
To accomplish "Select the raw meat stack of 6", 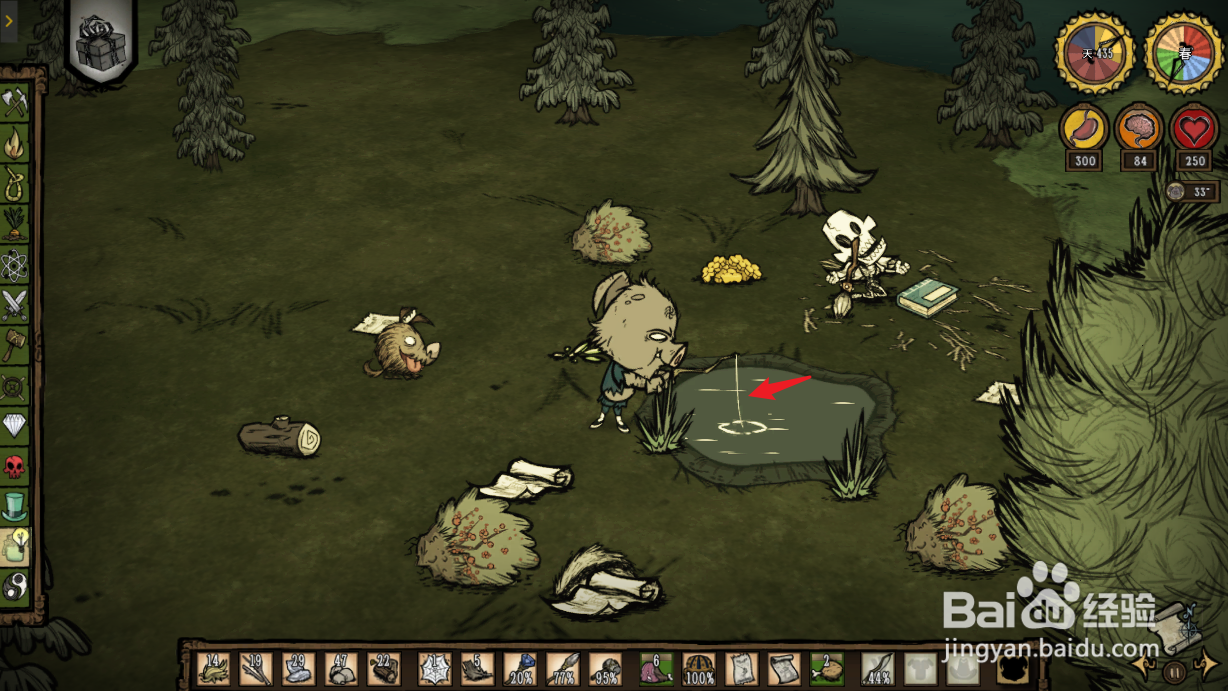I will pos(657,668).
